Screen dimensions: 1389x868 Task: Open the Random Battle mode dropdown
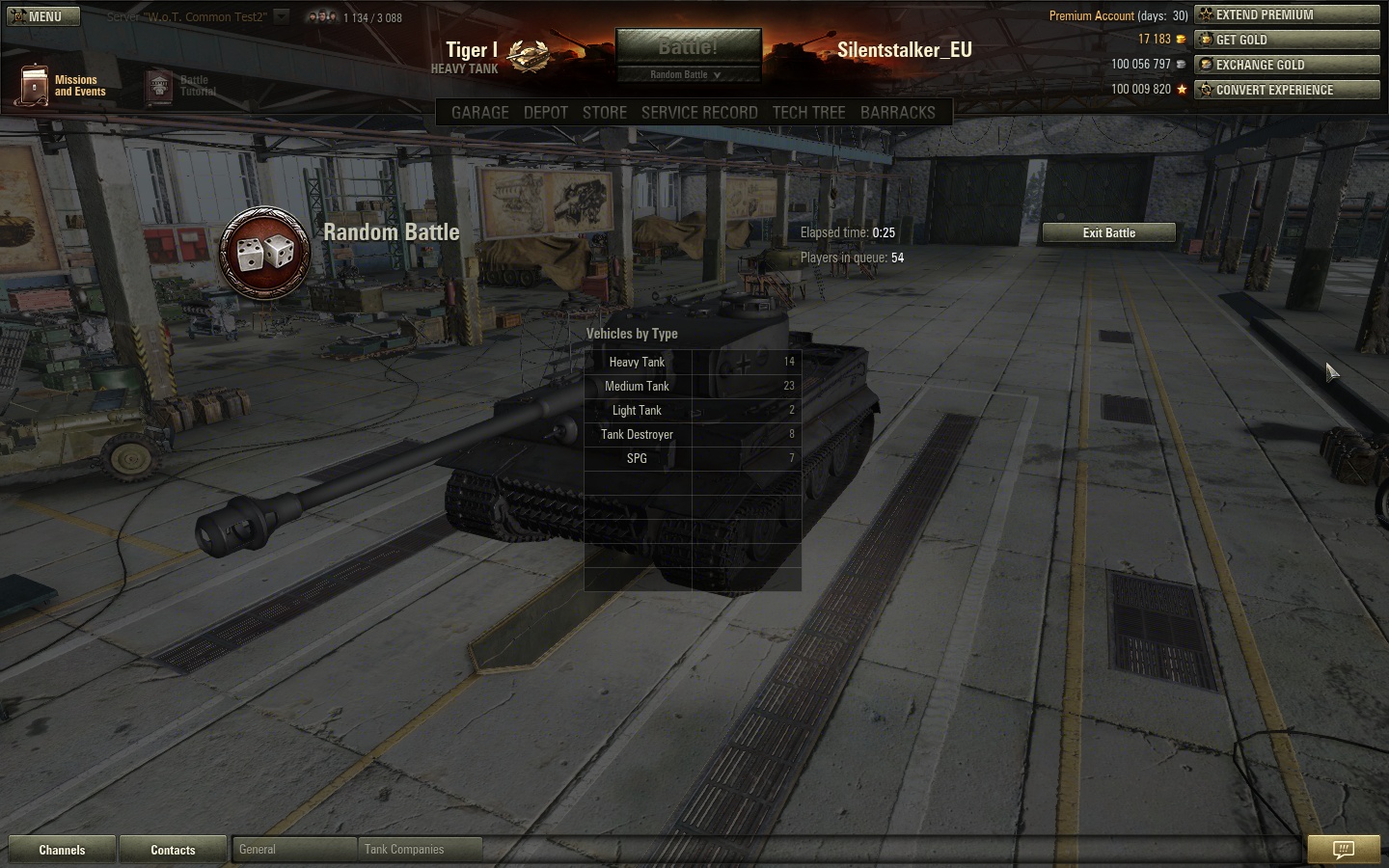687,74
